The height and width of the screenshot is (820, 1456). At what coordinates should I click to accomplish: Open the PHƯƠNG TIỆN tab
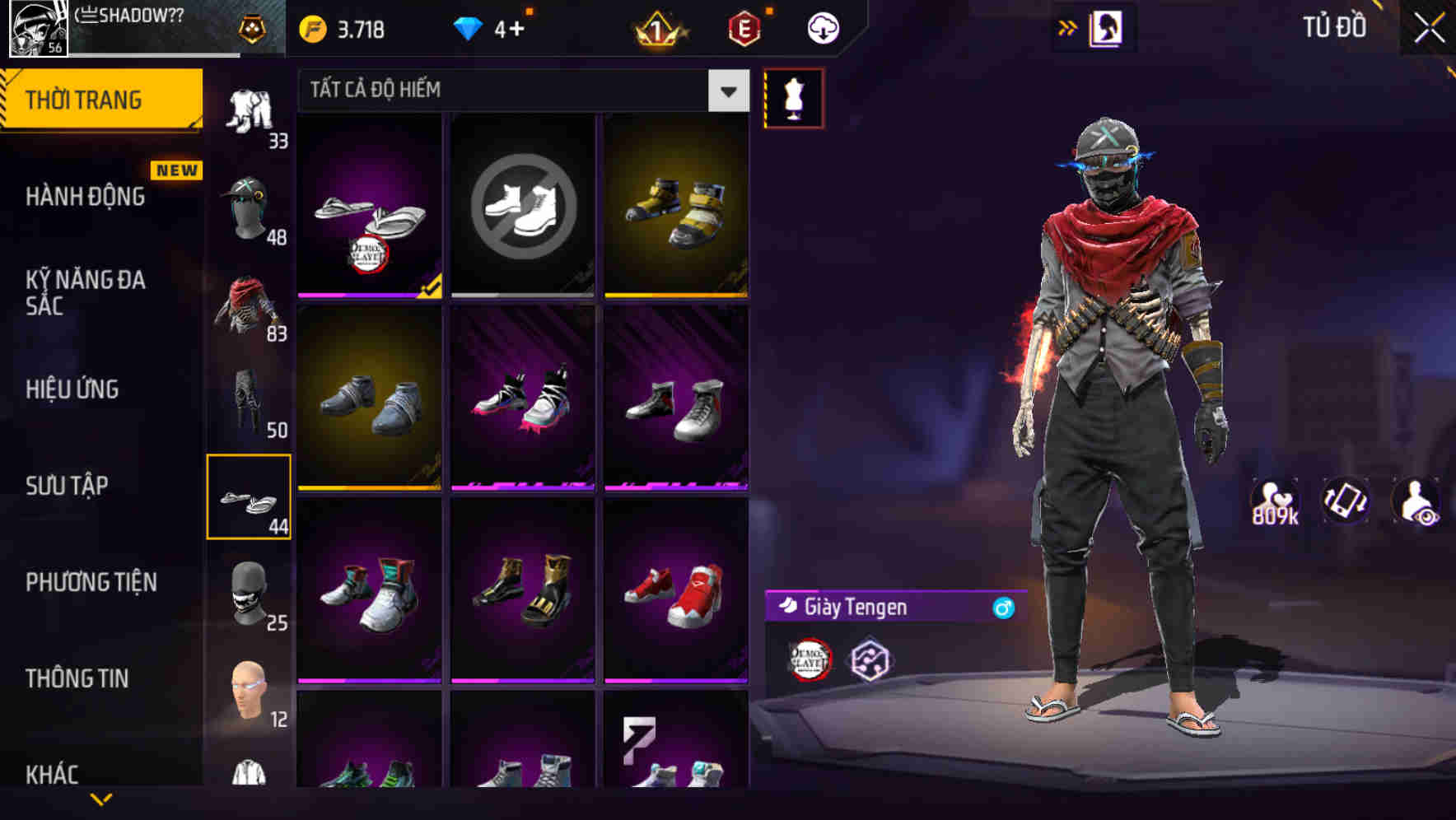coord(88,582)
